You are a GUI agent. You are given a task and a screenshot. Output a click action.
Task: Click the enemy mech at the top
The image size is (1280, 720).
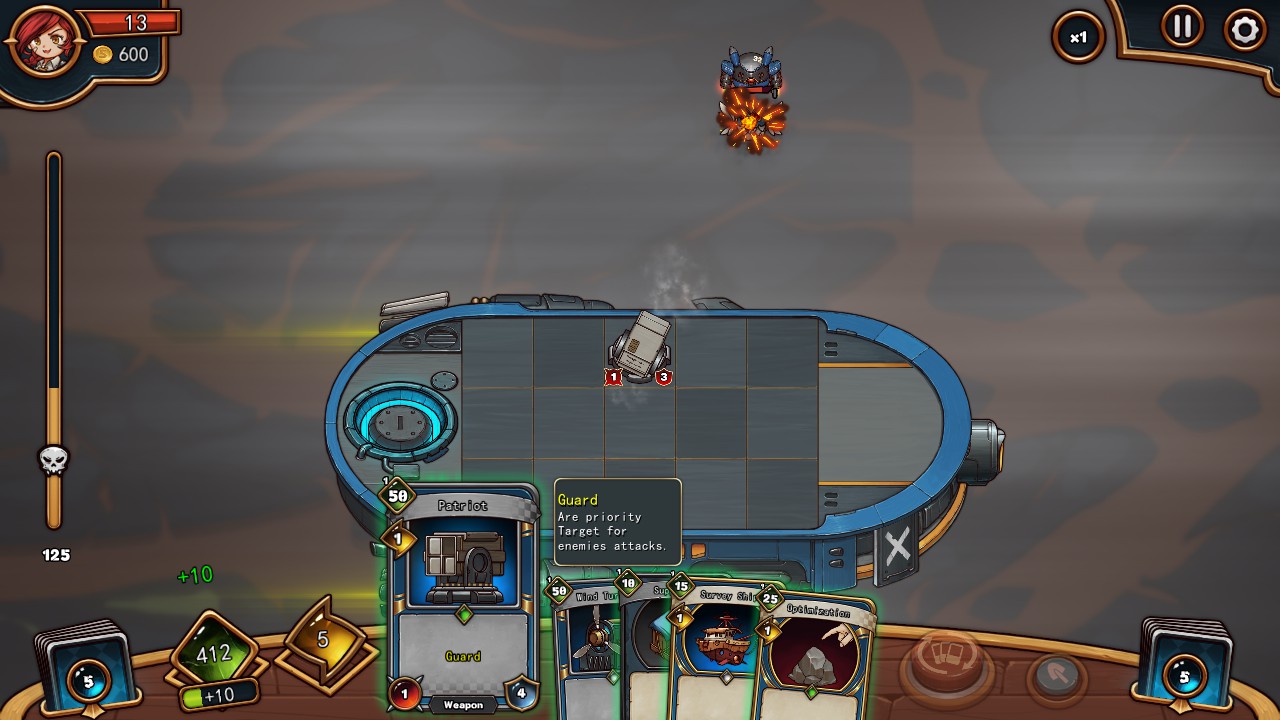pyautogui.click(x=748, y=65)
